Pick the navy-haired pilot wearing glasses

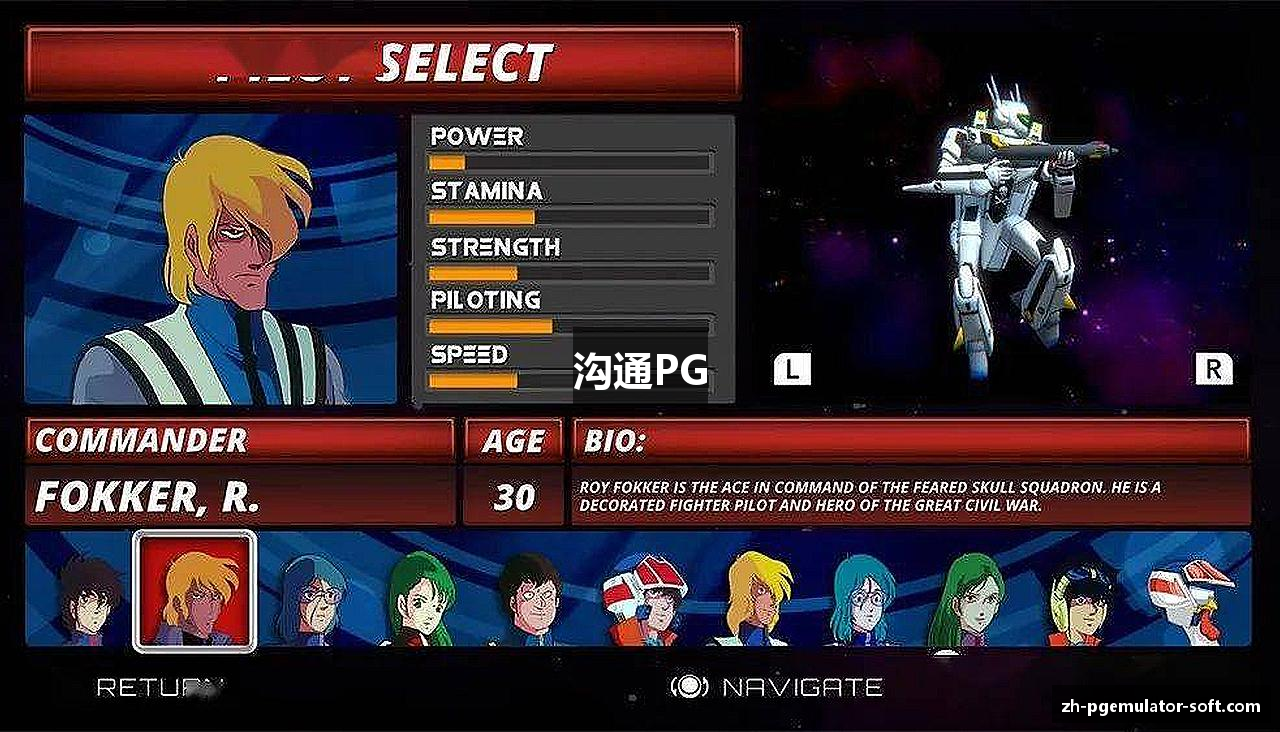[312, 598]
